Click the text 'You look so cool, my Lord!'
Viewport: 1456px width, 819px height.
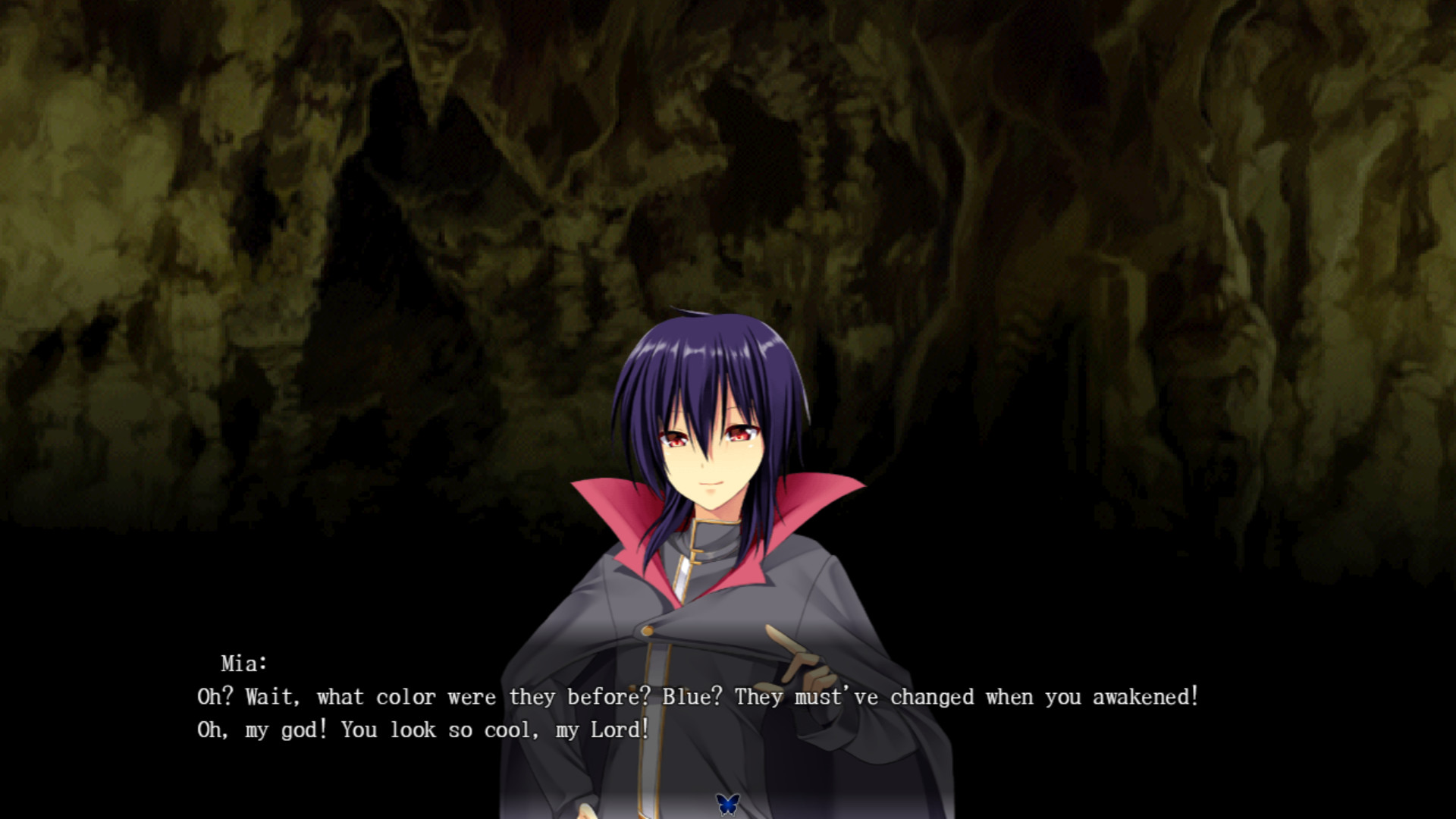(x=493, y=730)
